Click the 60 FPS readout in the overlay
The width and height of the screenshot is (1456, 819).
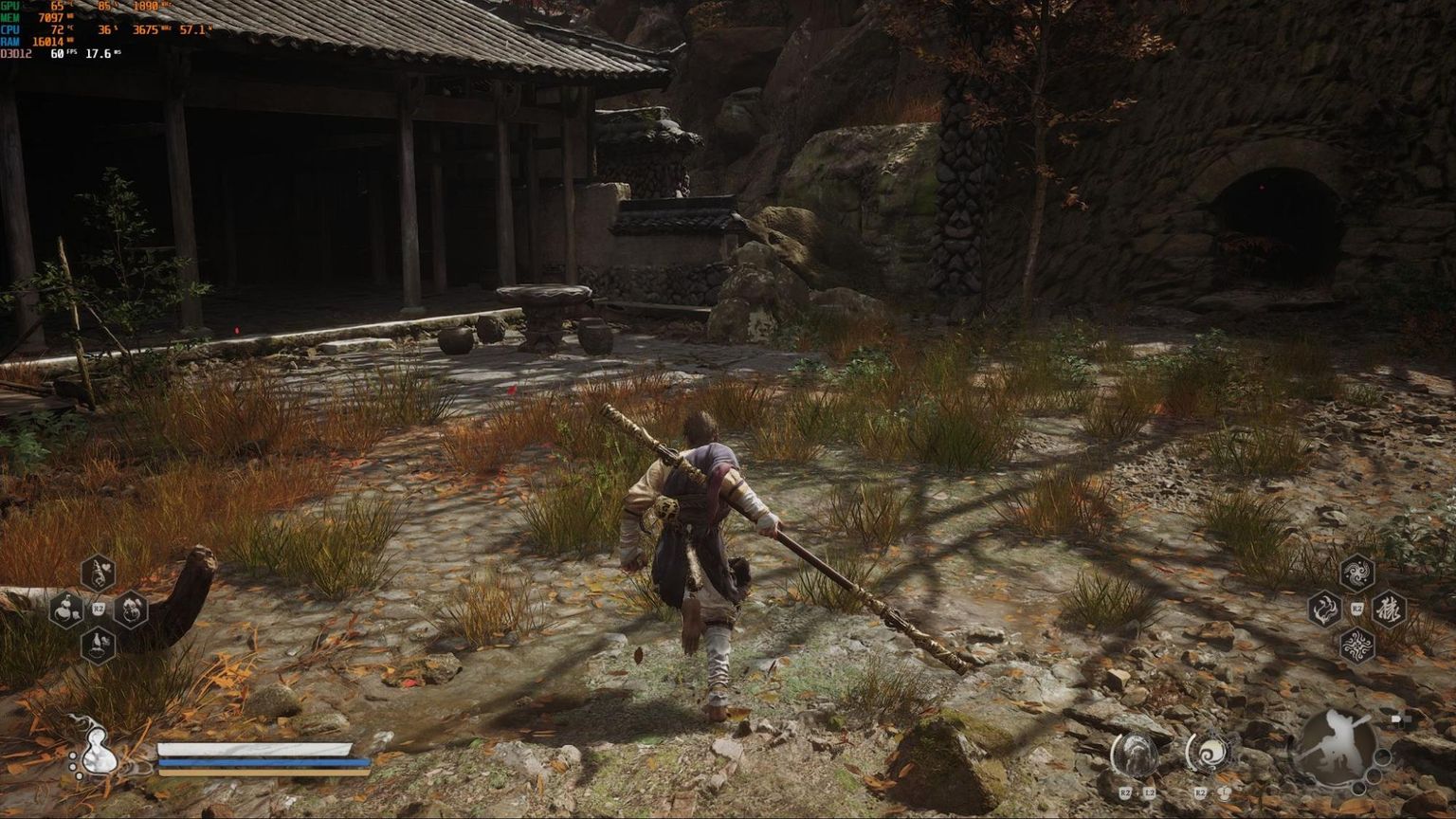pyautogui.click(x=58, y=54)
